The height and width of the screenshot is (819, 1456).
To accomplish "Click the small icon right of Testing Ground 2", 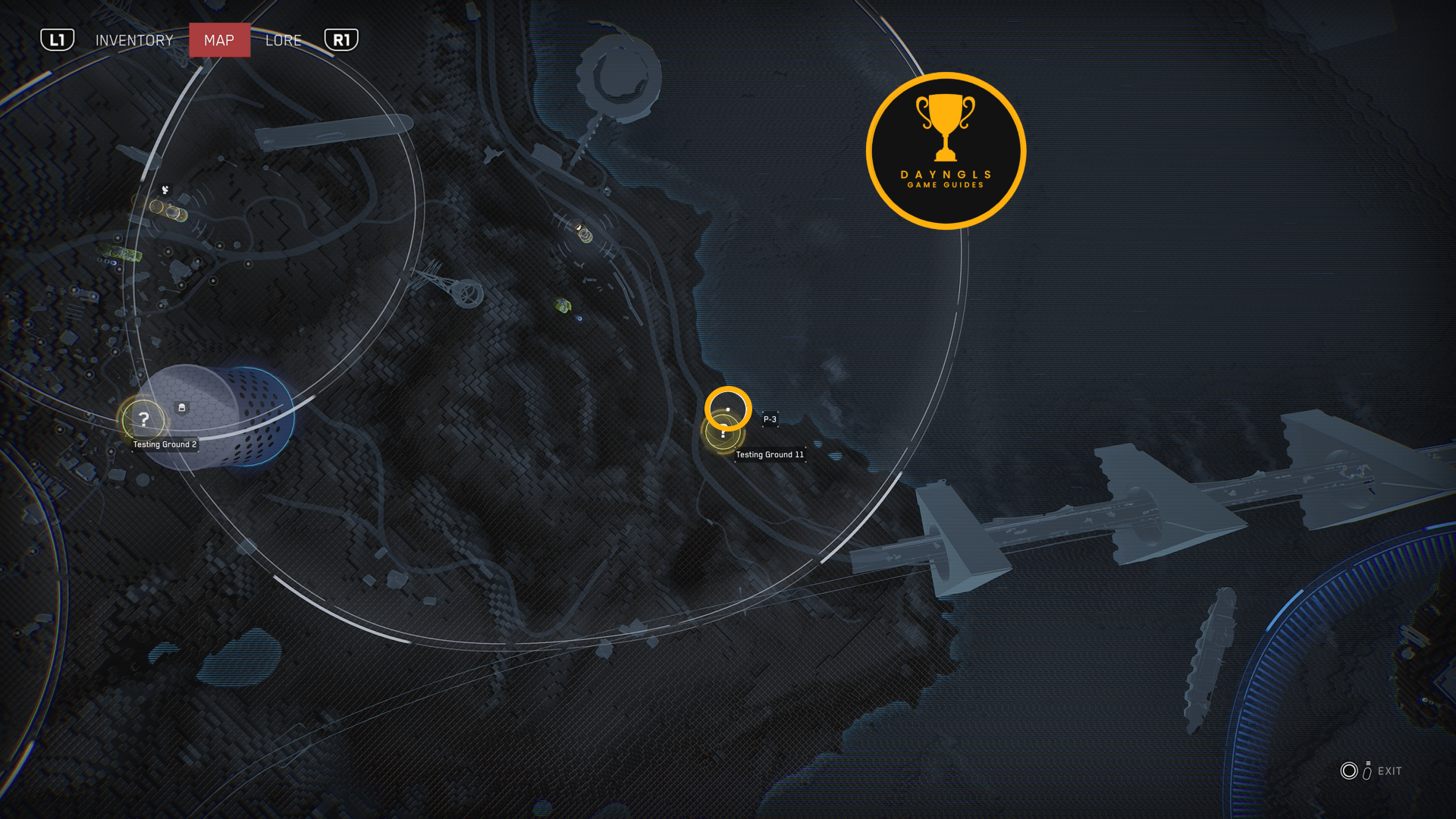I will click(182, 408).
